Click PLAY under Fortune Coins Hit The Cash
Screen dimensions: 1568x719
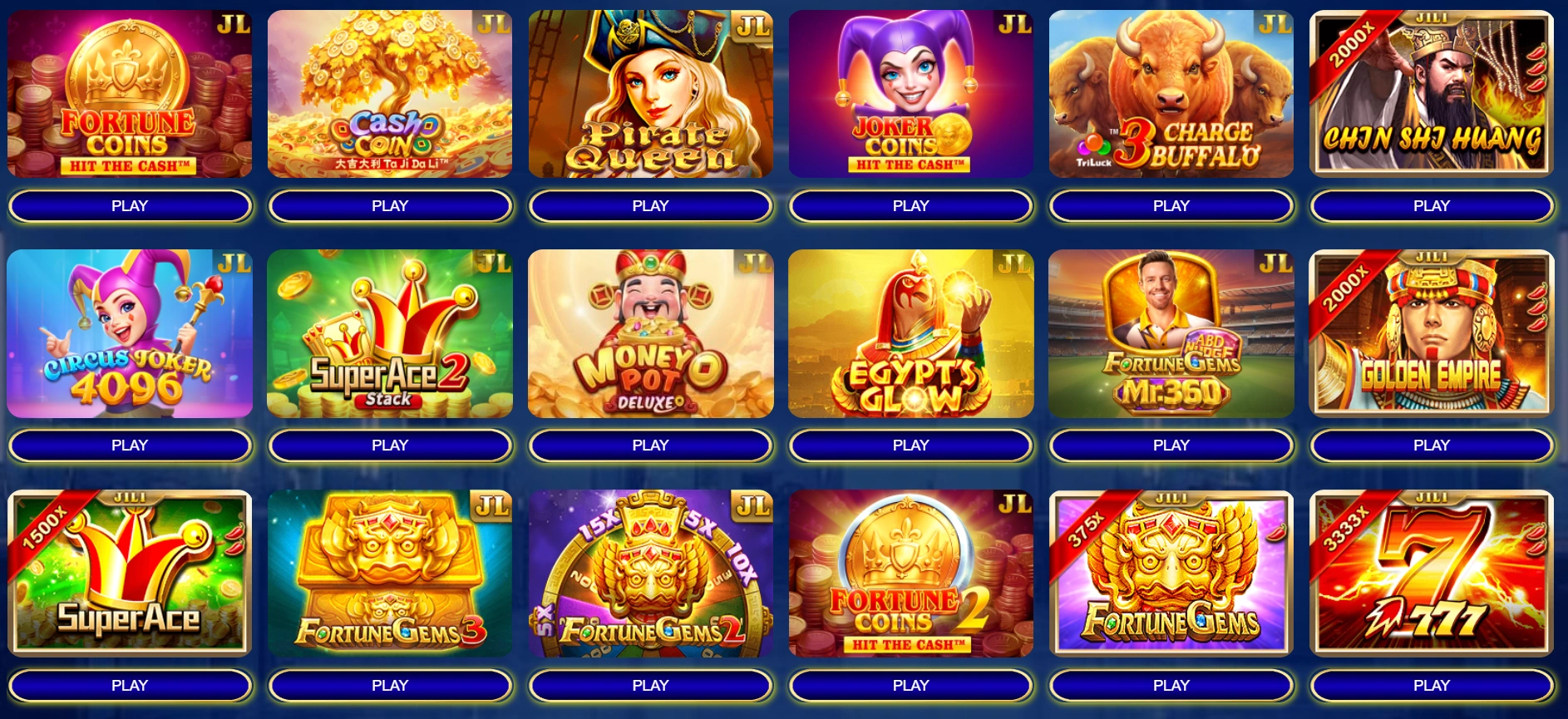130,205
